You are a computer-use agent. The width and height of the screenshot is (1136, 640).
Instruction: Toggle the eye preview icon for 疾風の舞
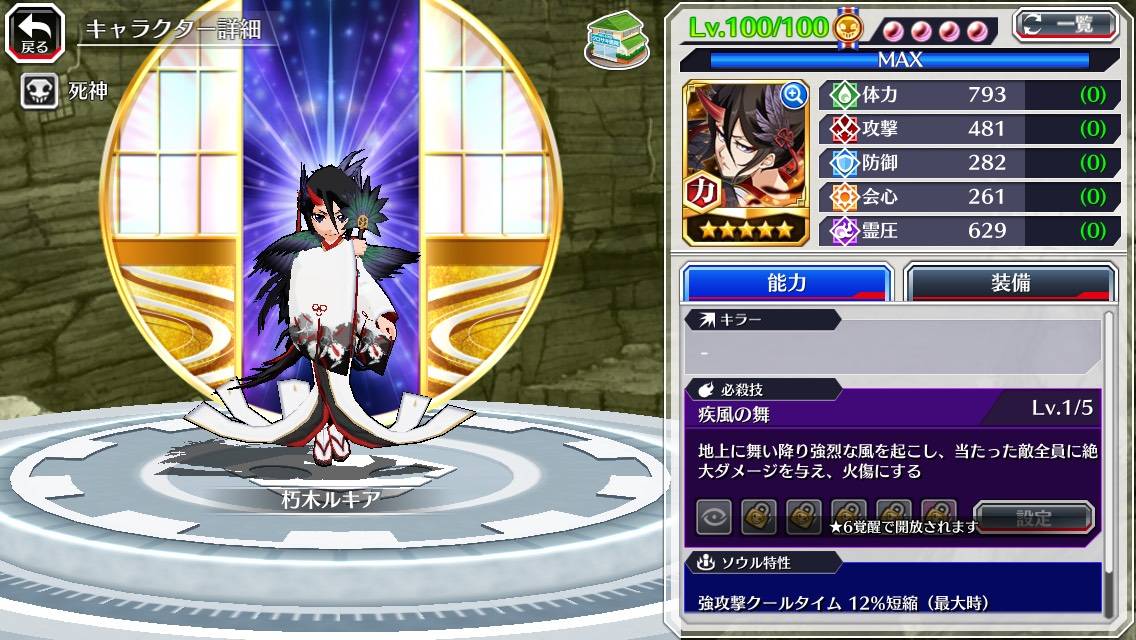point(714,517)
